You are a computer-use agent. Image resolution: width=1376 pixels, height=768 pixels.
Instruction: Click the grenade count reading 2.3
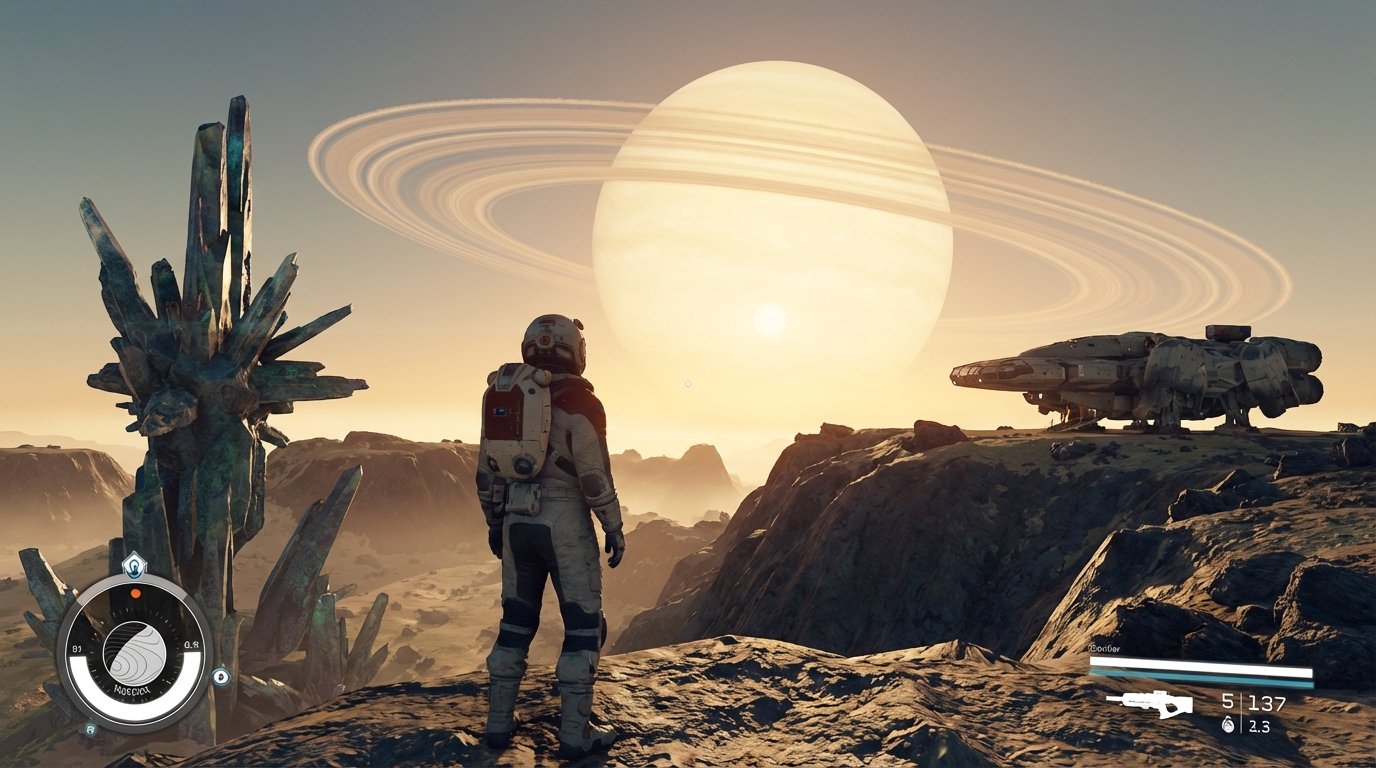tap(1259, 726)
